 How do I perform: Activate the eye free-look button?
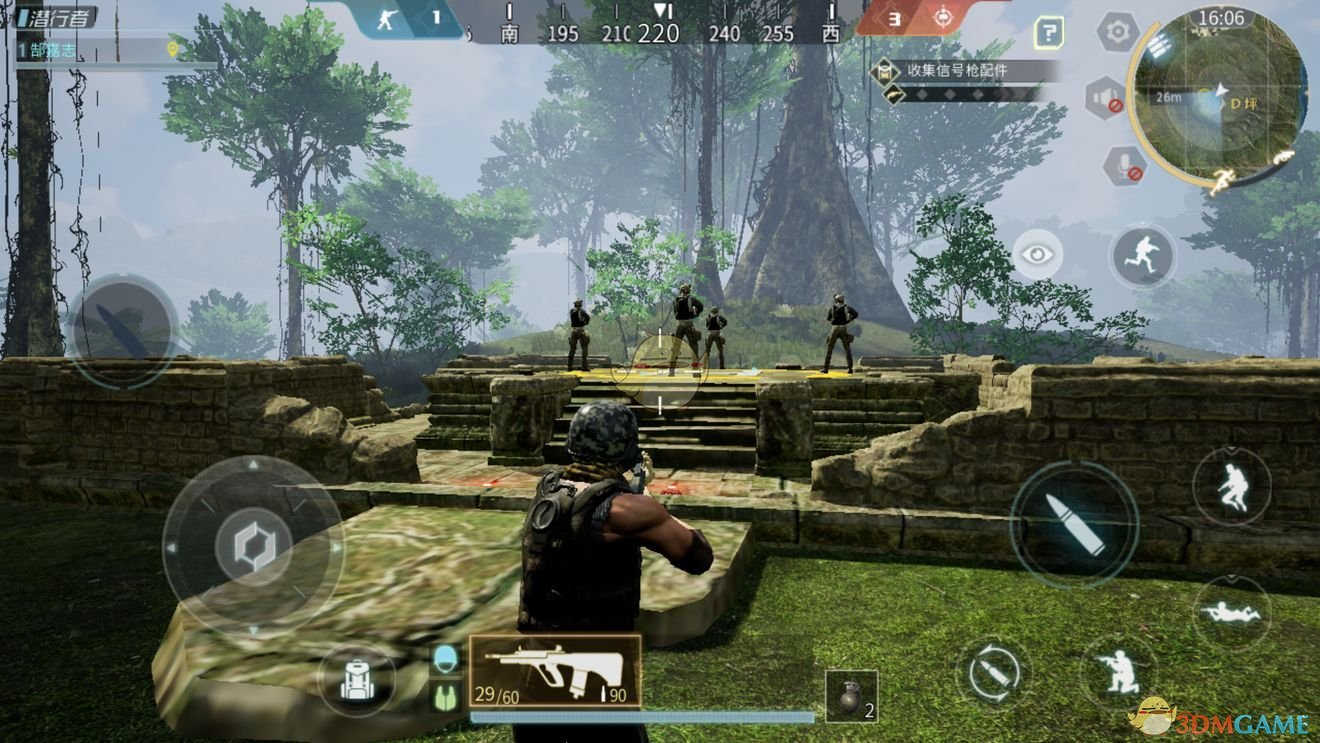[x=1037, y=254]
